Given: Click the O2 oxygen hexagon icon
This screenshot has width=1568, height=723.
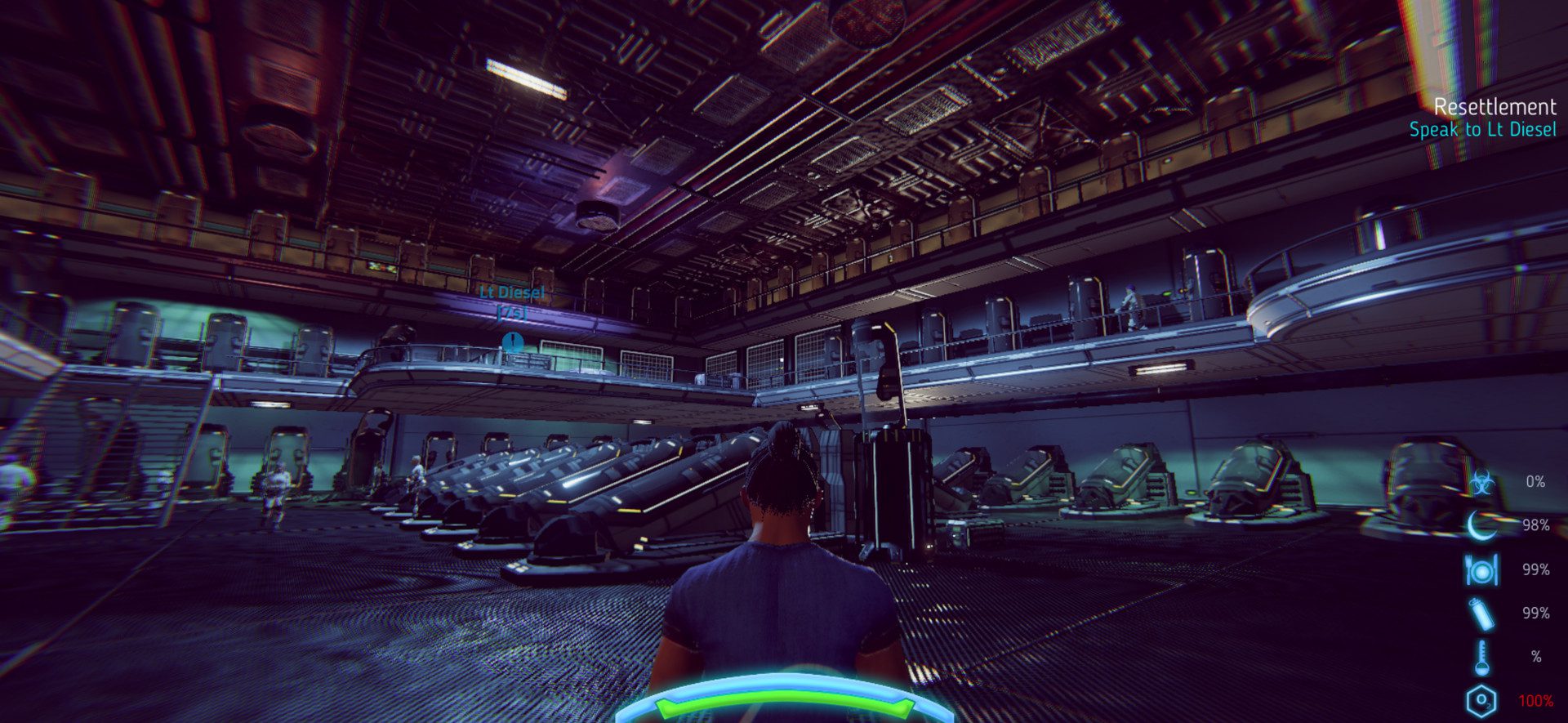Looking at the screenshot, I should tap(1481, 701).
